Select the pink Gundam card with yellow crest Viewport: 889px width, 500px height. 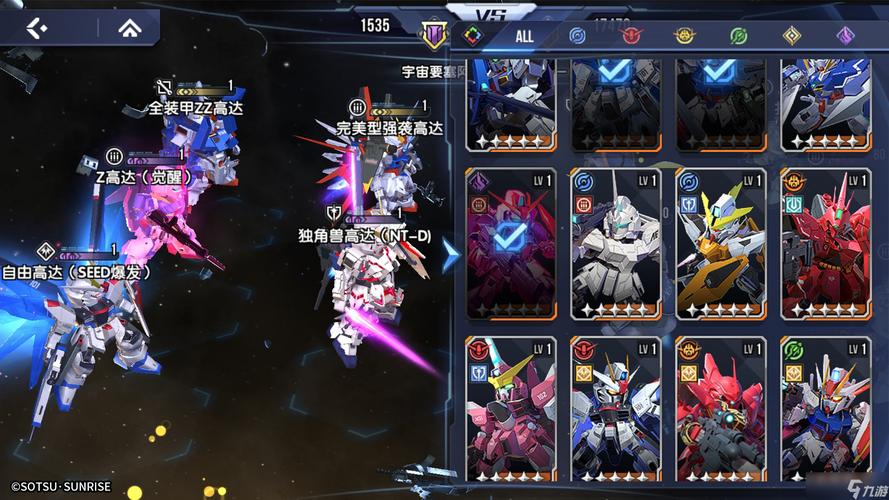pos(510,410)
